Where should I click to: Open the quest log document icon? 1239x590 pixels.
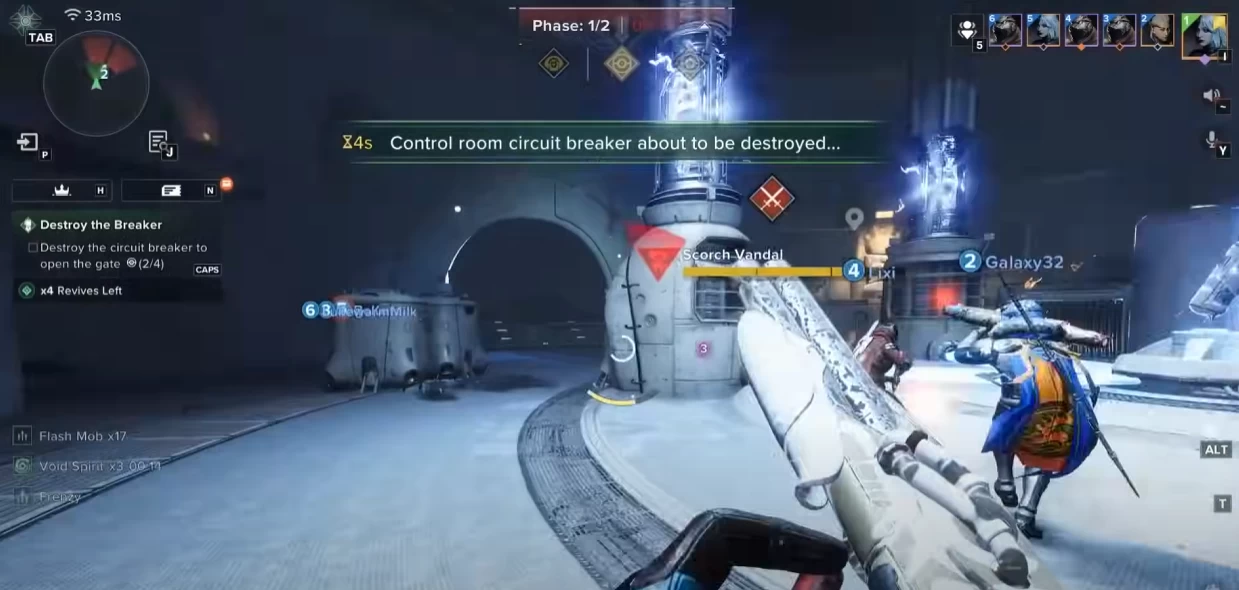point(159,142)
